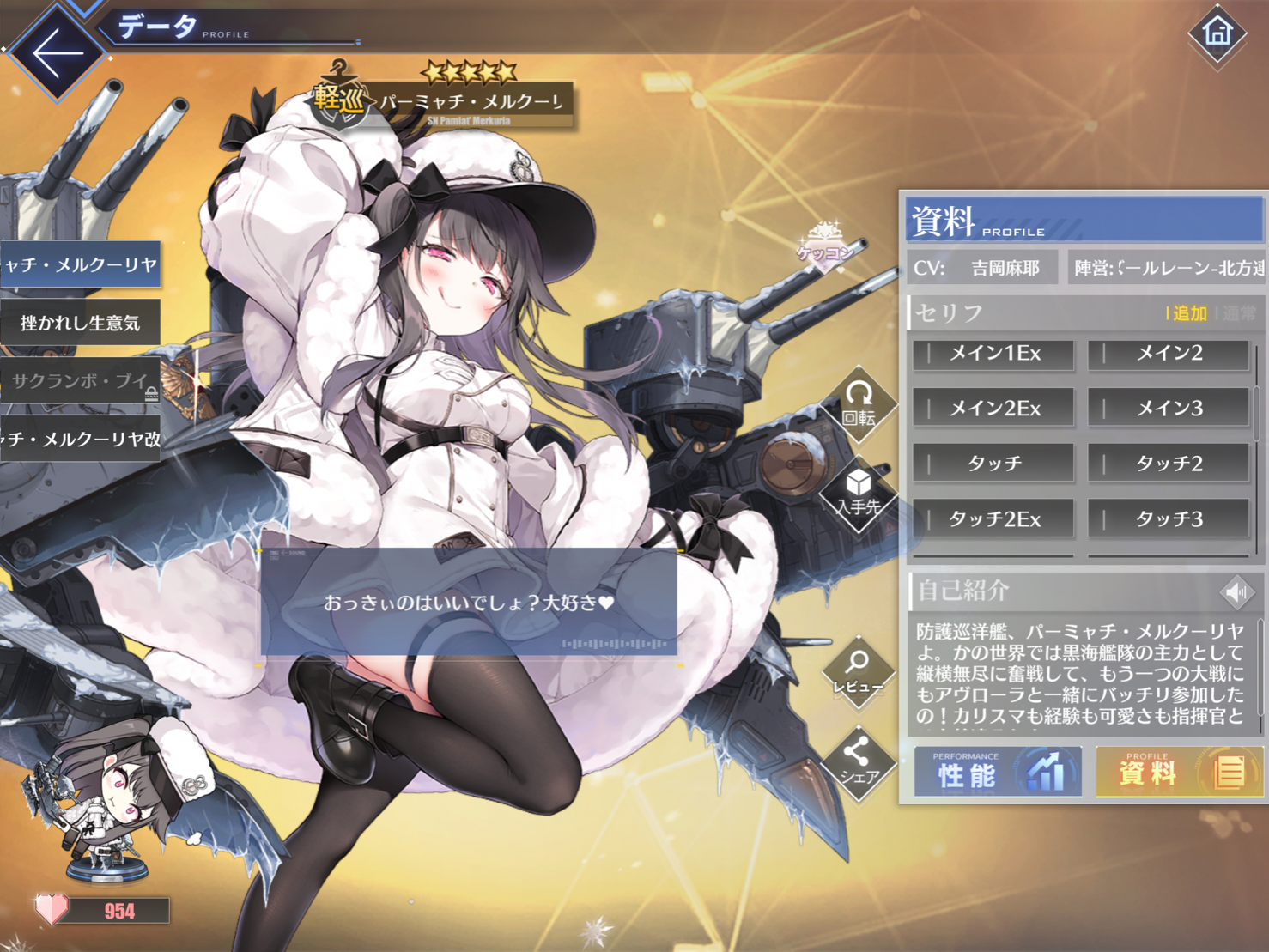Image resolution: width=1269 pixels, height=952 pixels.
Task: Tap the 回転 rotate button
Action: tap(859, 403)
